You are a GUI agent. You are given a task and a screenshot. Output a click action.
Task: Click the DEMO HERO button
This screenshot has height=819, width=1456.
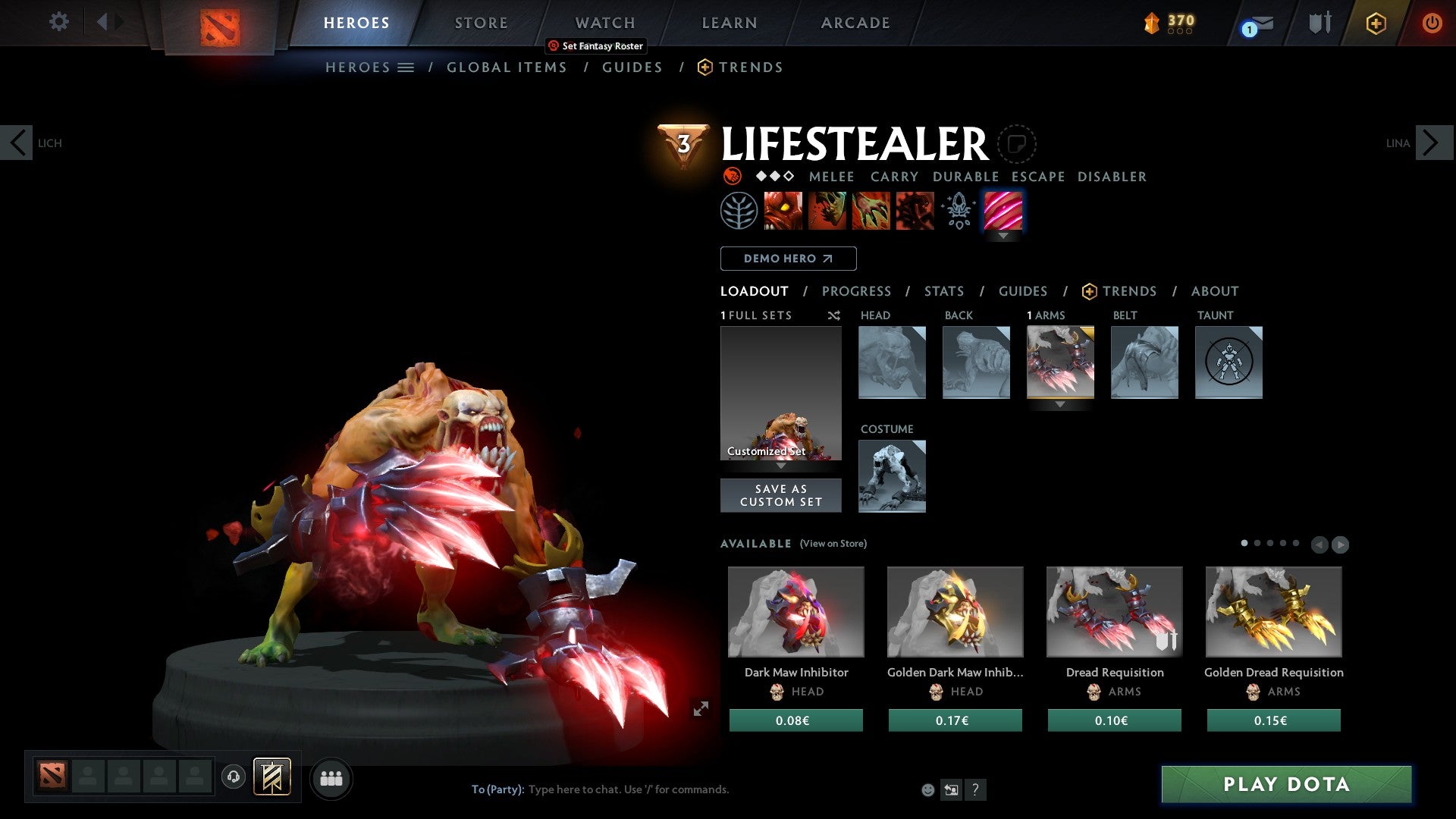(787, 259)
